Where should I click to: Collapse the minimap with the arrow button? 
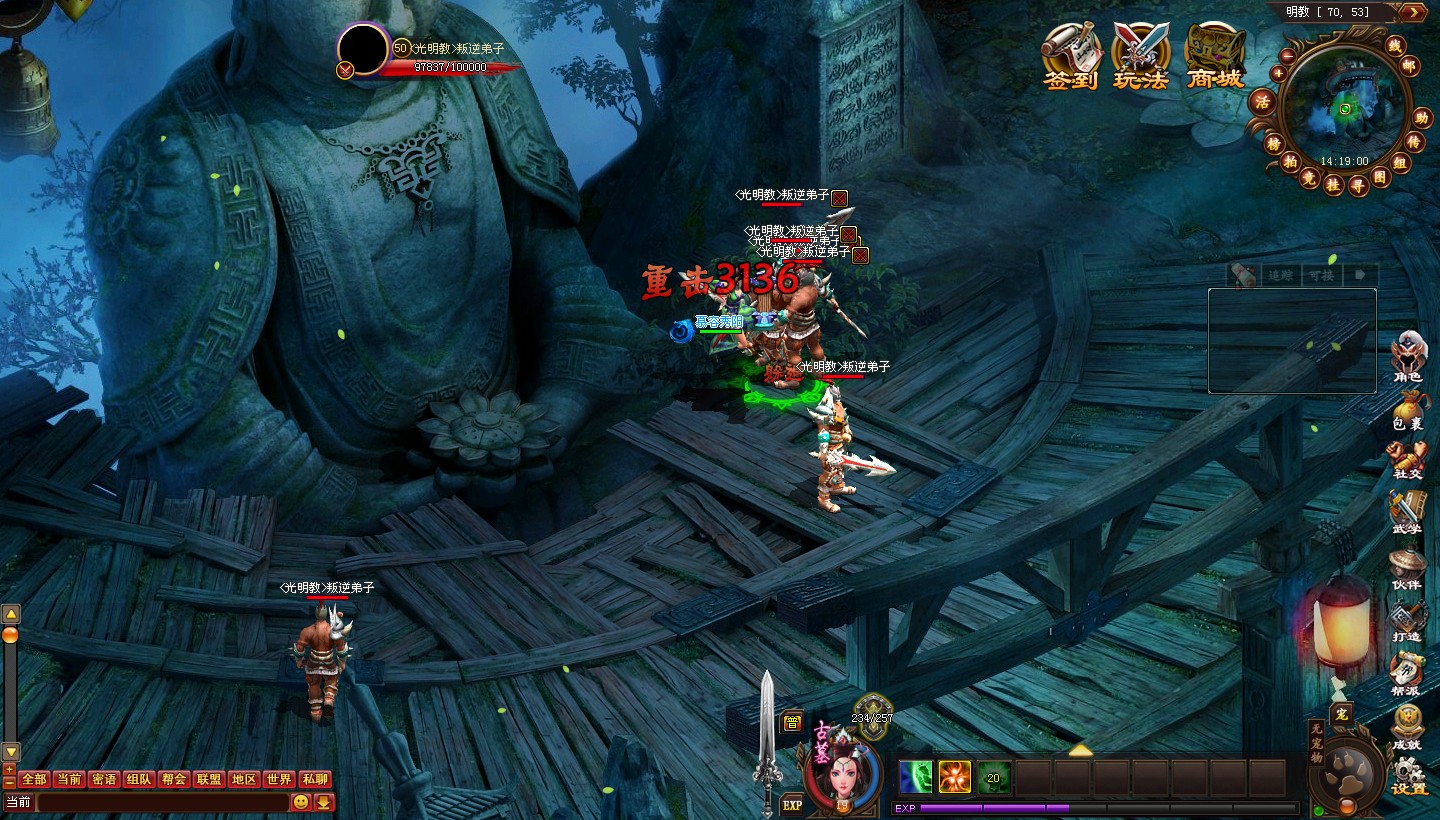point(1413,12)
